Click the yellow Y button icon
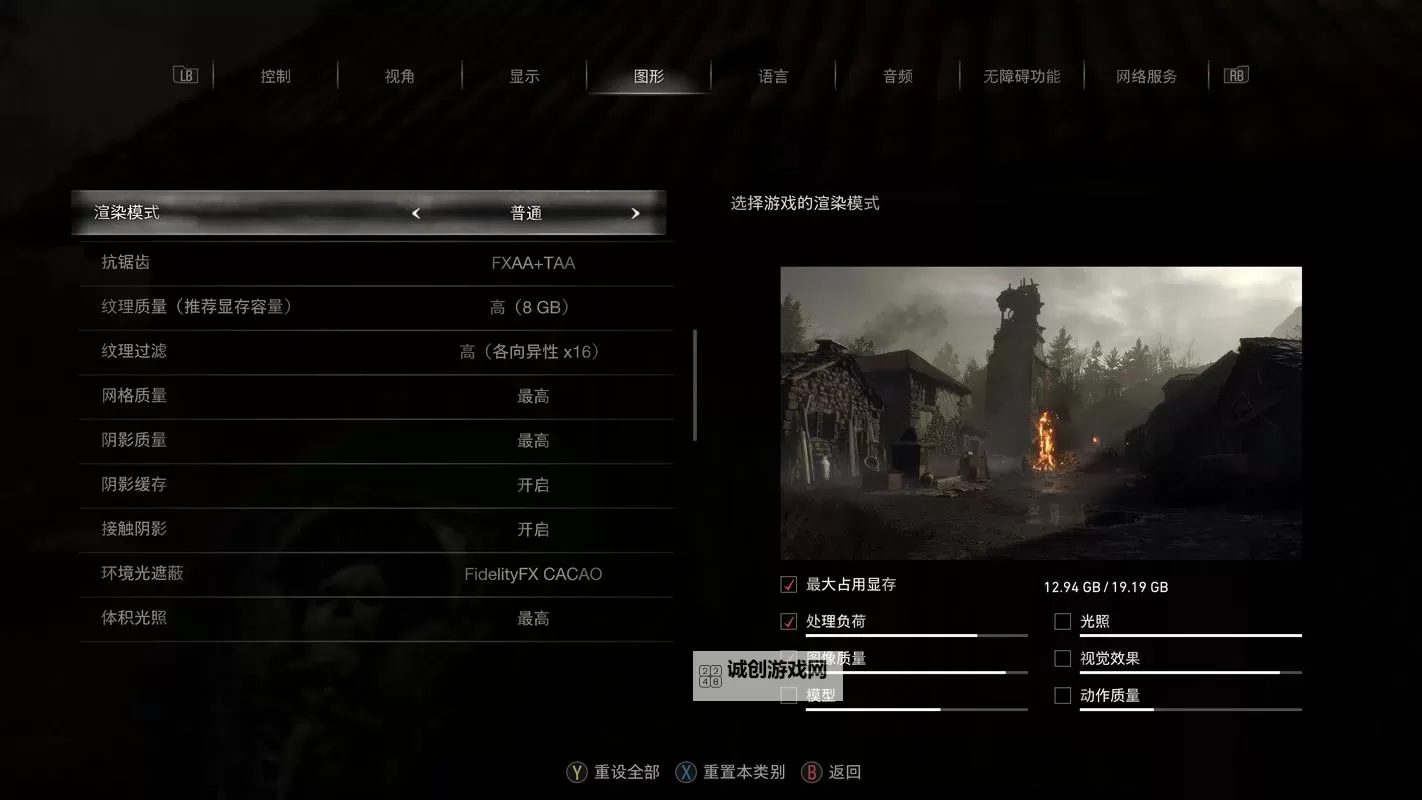Image resolution: width=1422 pixels, height=800 pixels. coord(577,772)
